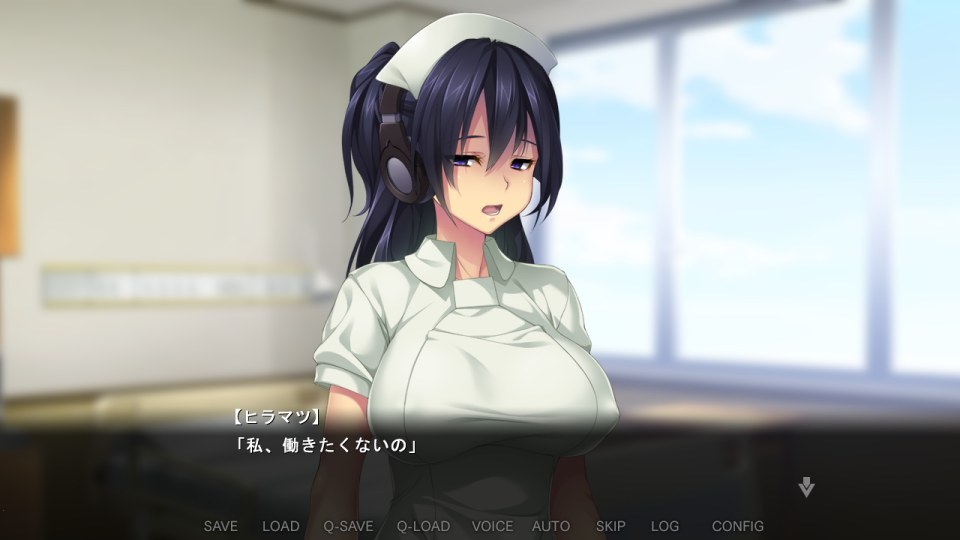Replay the line with VOICE
This screenshot has width=960, height=540.
[x=492, y=526]
